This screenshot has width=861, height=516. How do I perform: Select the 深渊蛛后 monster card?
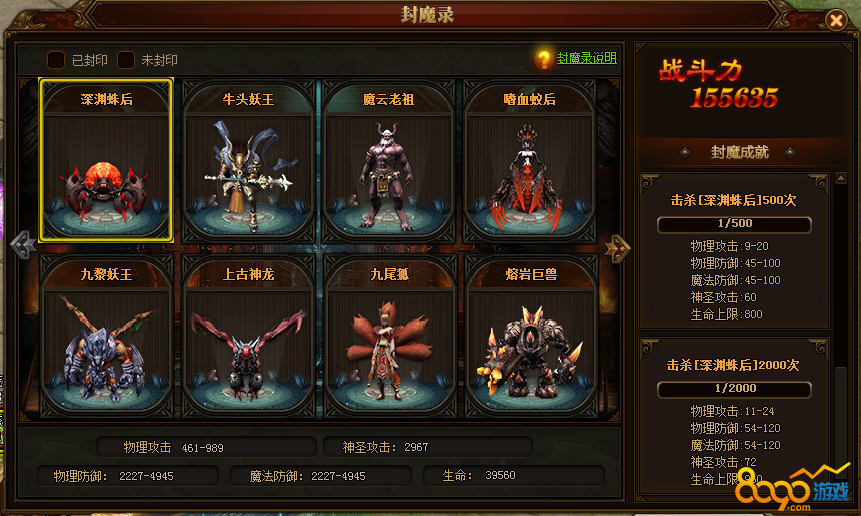pos(106,161)
